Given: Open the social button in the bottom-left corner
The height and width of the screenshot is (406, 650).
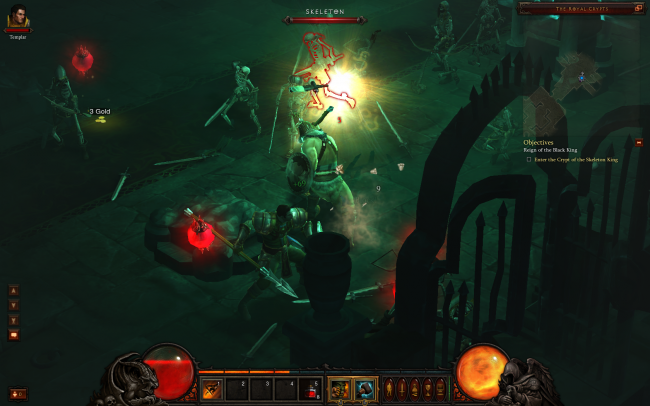Looking at the screenshot, I should (x=17, y=393).
